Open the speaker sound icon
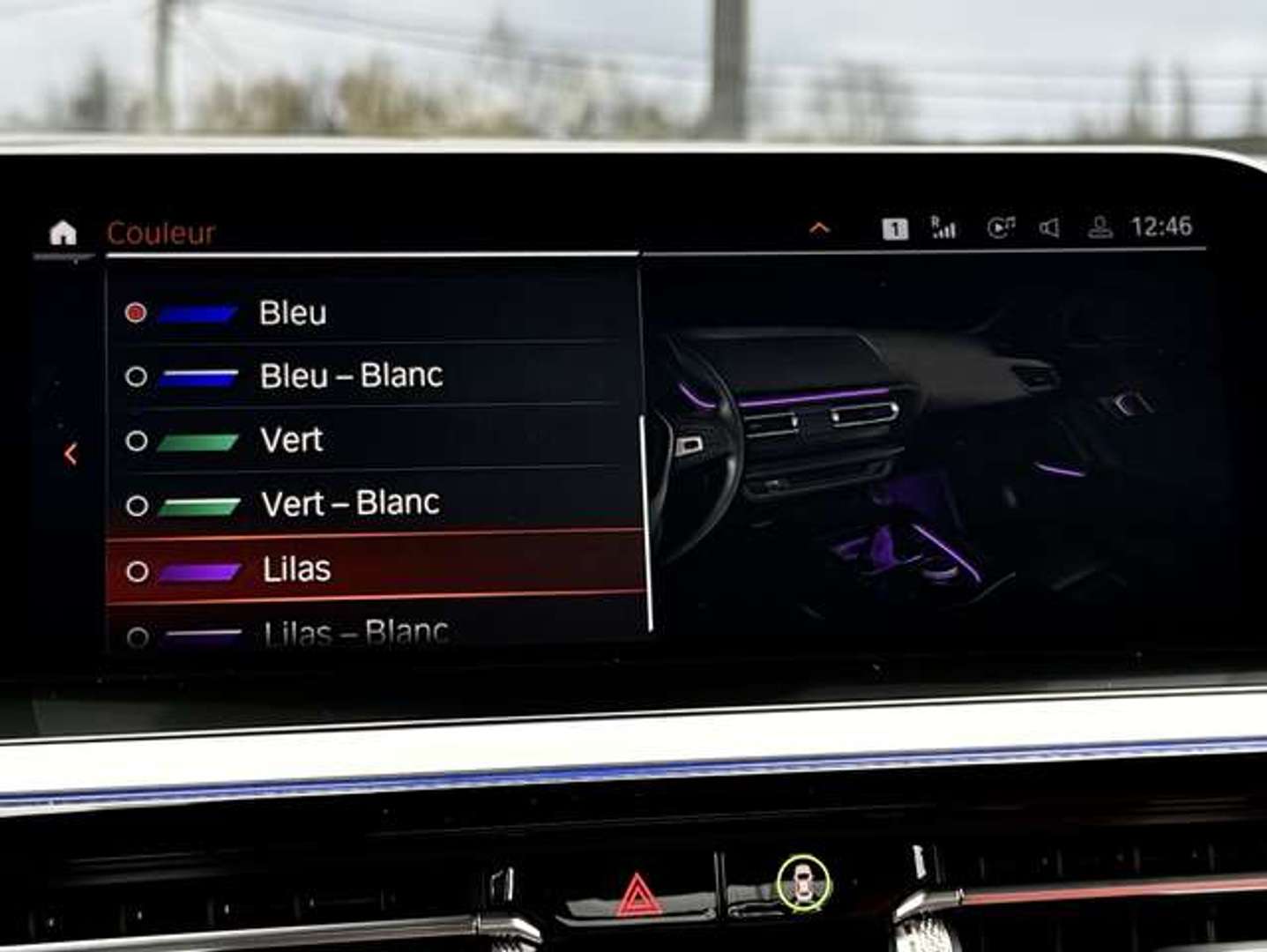1267x952 pixels. [x=1048, y=228]
